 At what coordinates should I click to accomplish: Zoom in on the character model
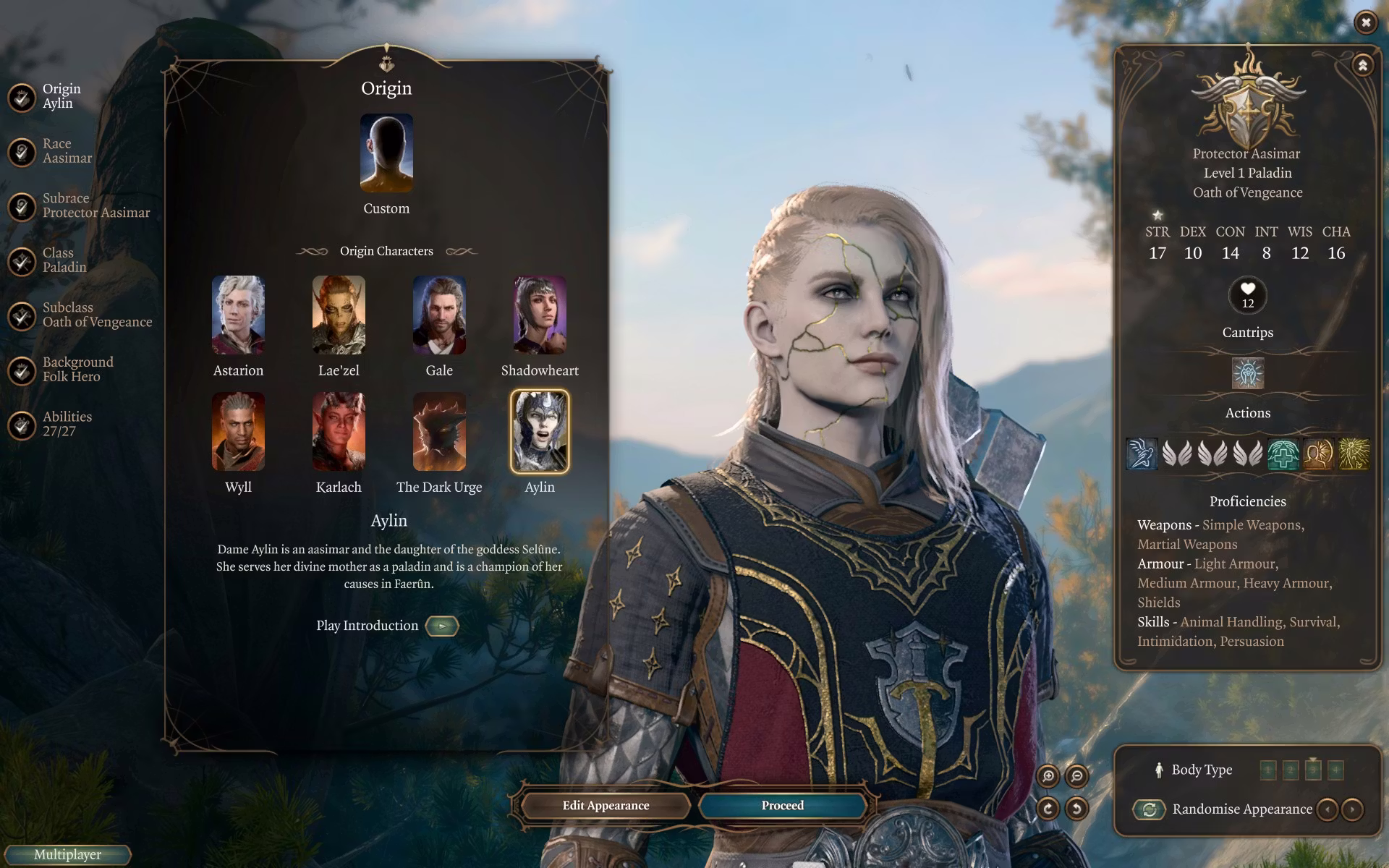click(1048, 776)
